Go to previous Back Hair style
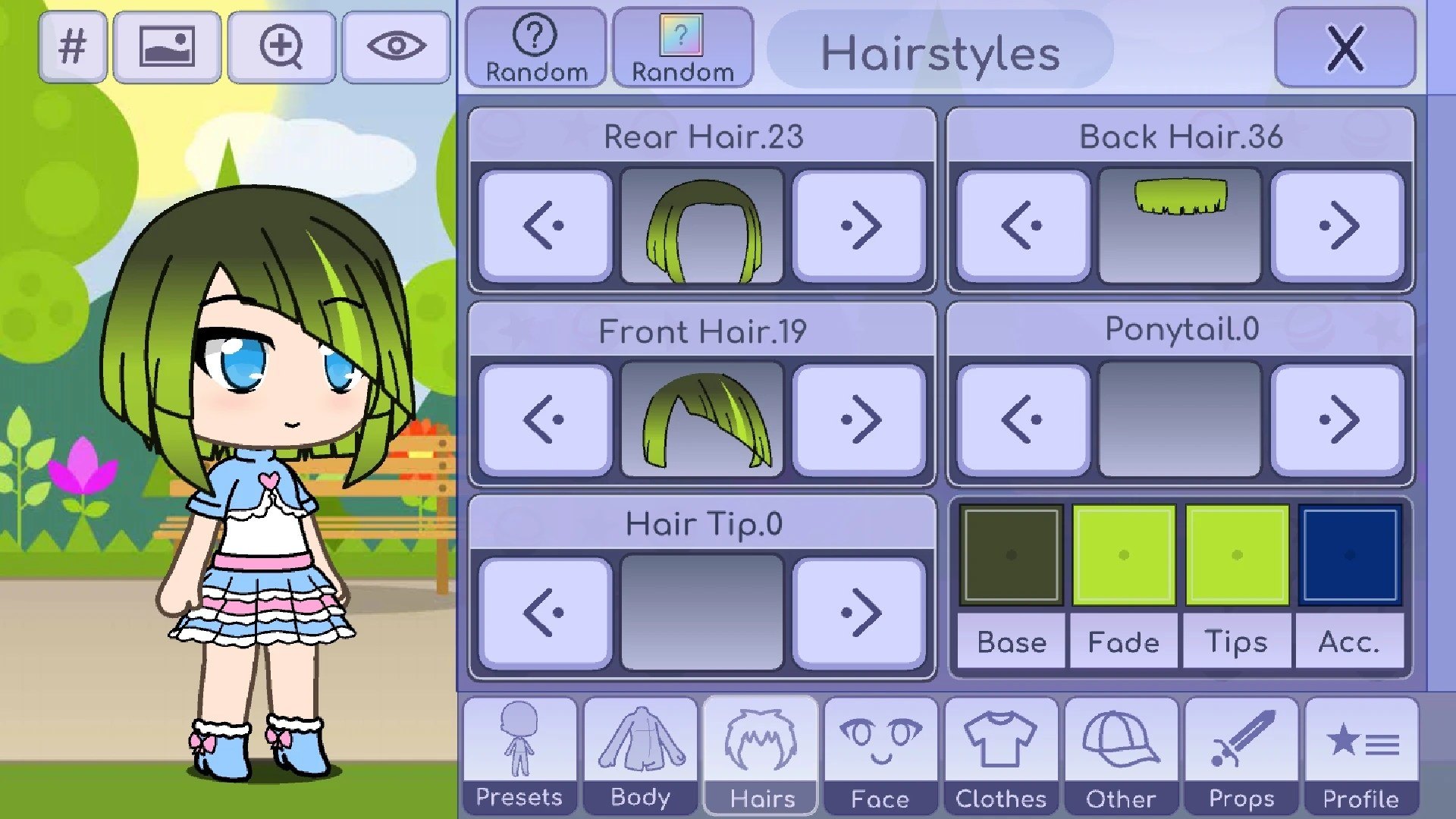 point(1023,226)
